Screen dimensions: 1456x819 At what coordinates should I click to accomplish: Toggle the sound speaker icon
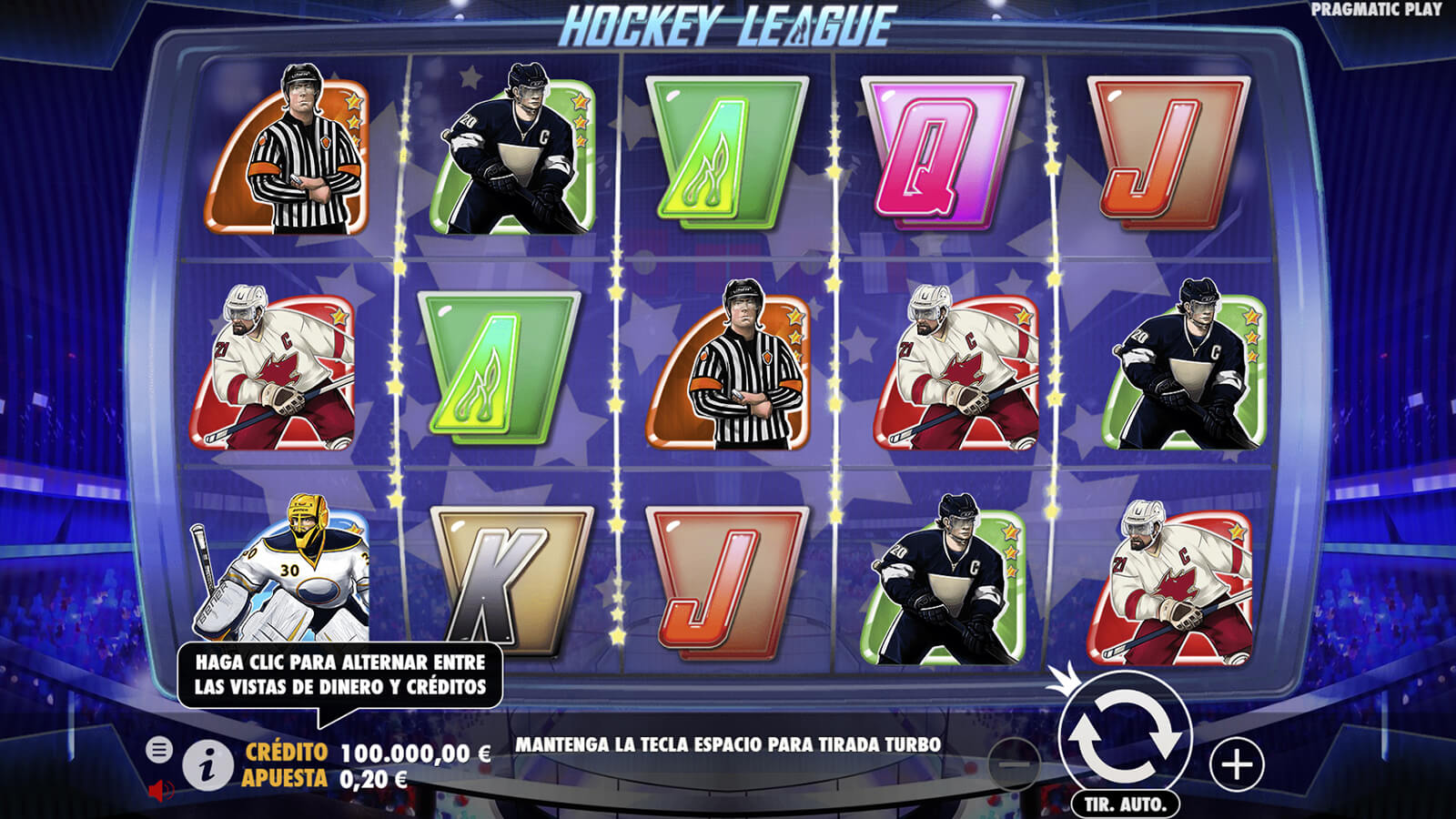160,790
